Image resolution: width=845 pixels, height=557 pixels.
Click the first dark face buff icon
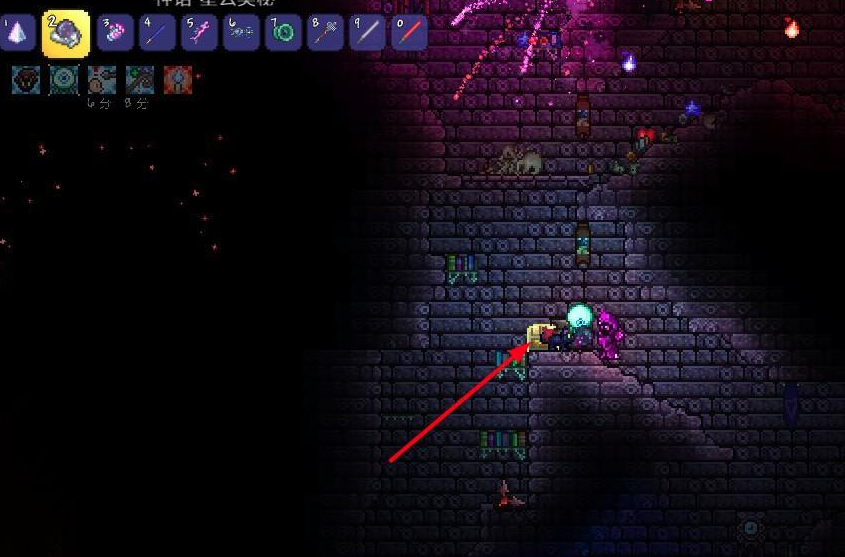(26, 80)
